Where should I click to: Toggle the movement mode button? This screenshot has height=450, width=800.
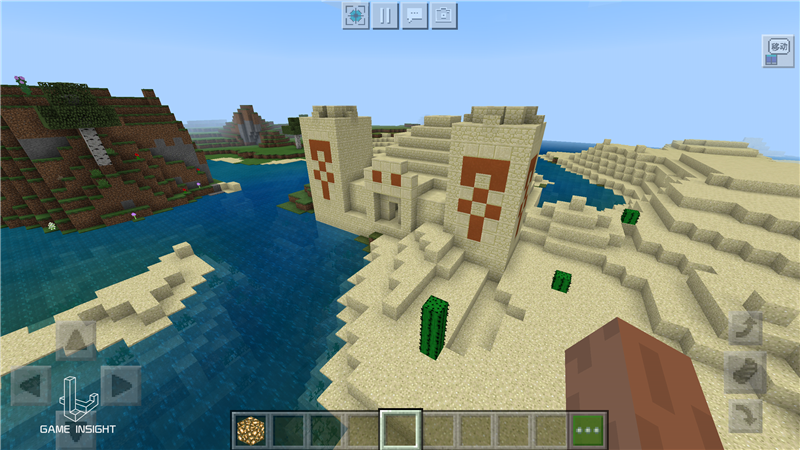pyautogui.click(x=777, y=51)
